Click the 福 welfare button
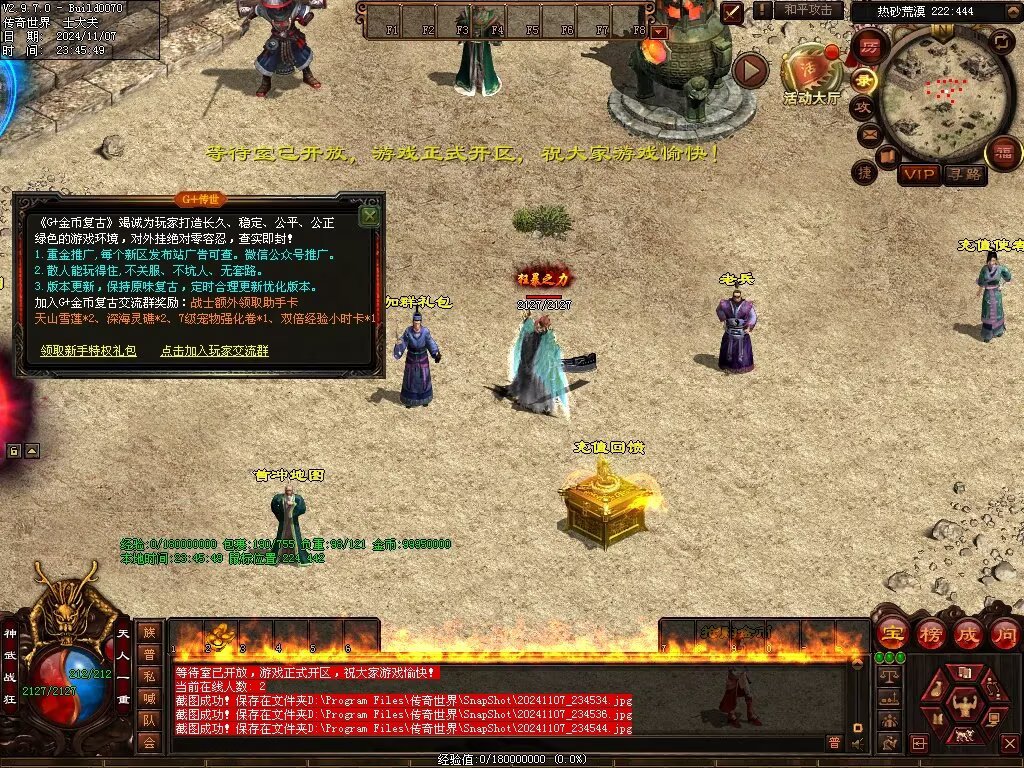Screen dimensions: 1024x768 pyautogui.click(x=1003, y=153)
